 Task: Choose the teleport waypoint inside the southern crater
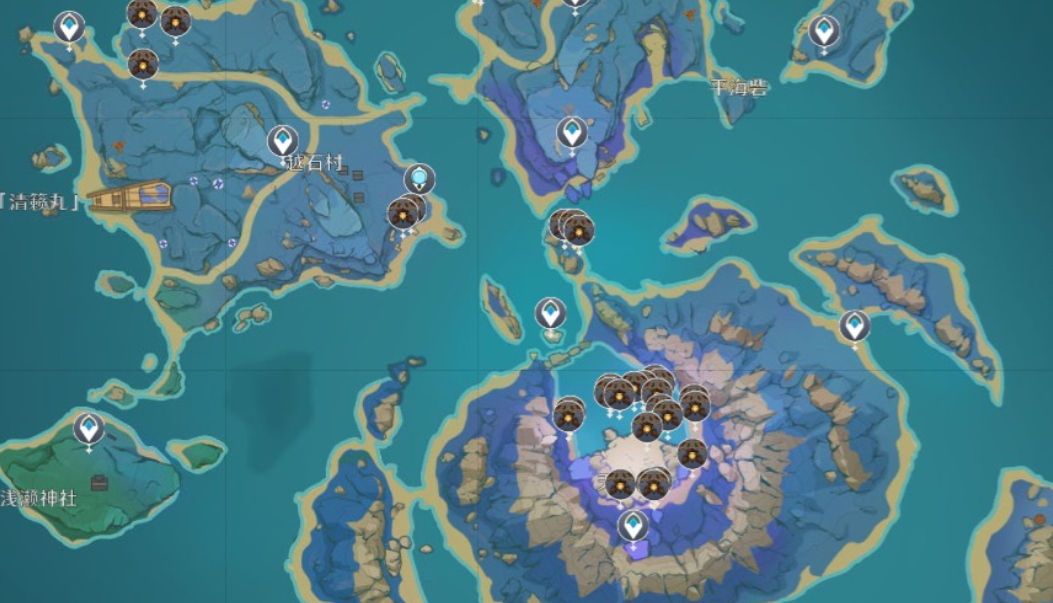pyautogui.click(x=632, y=525)
